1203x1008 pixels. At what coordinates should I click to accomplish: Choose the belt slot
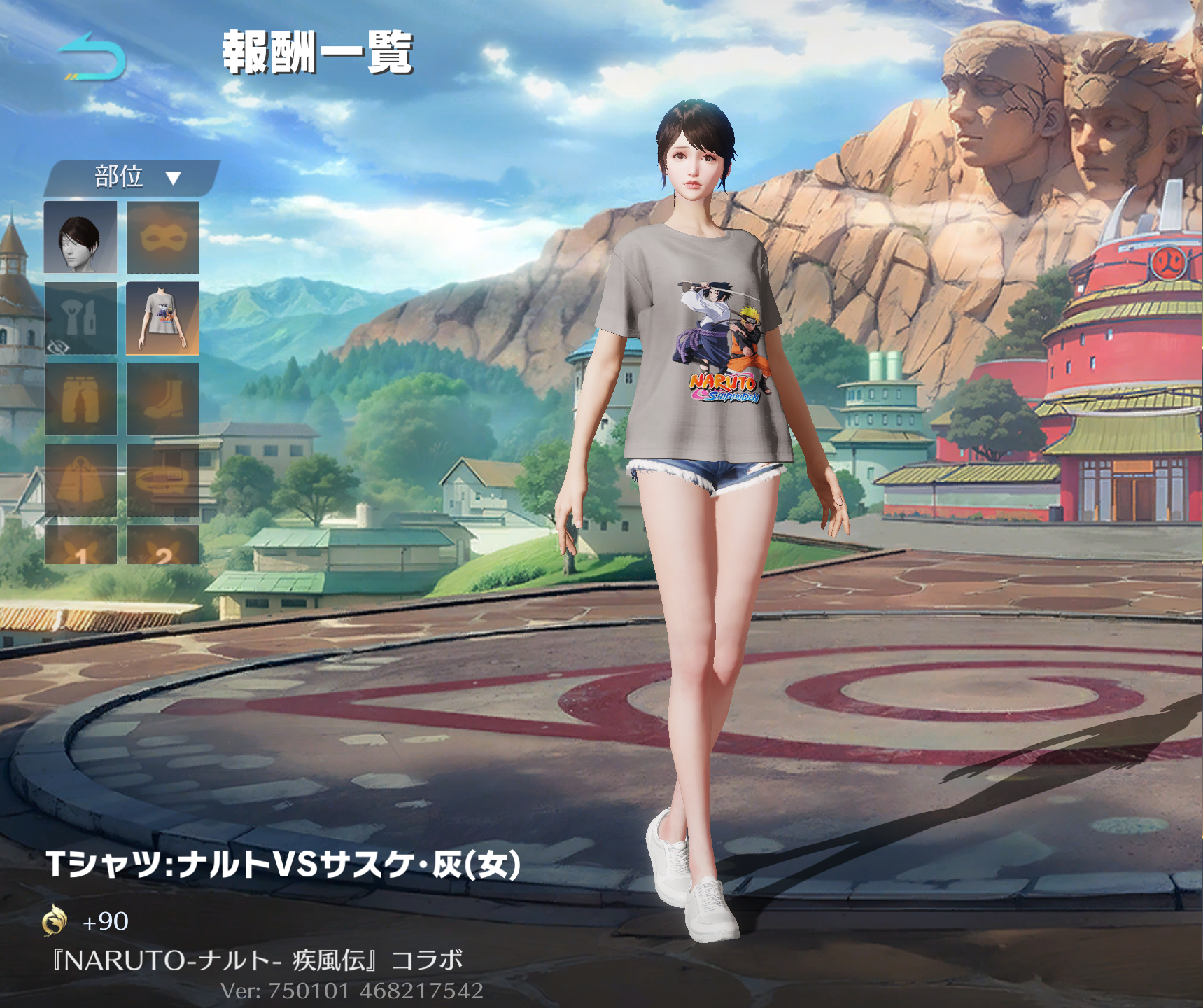(162, 481)
